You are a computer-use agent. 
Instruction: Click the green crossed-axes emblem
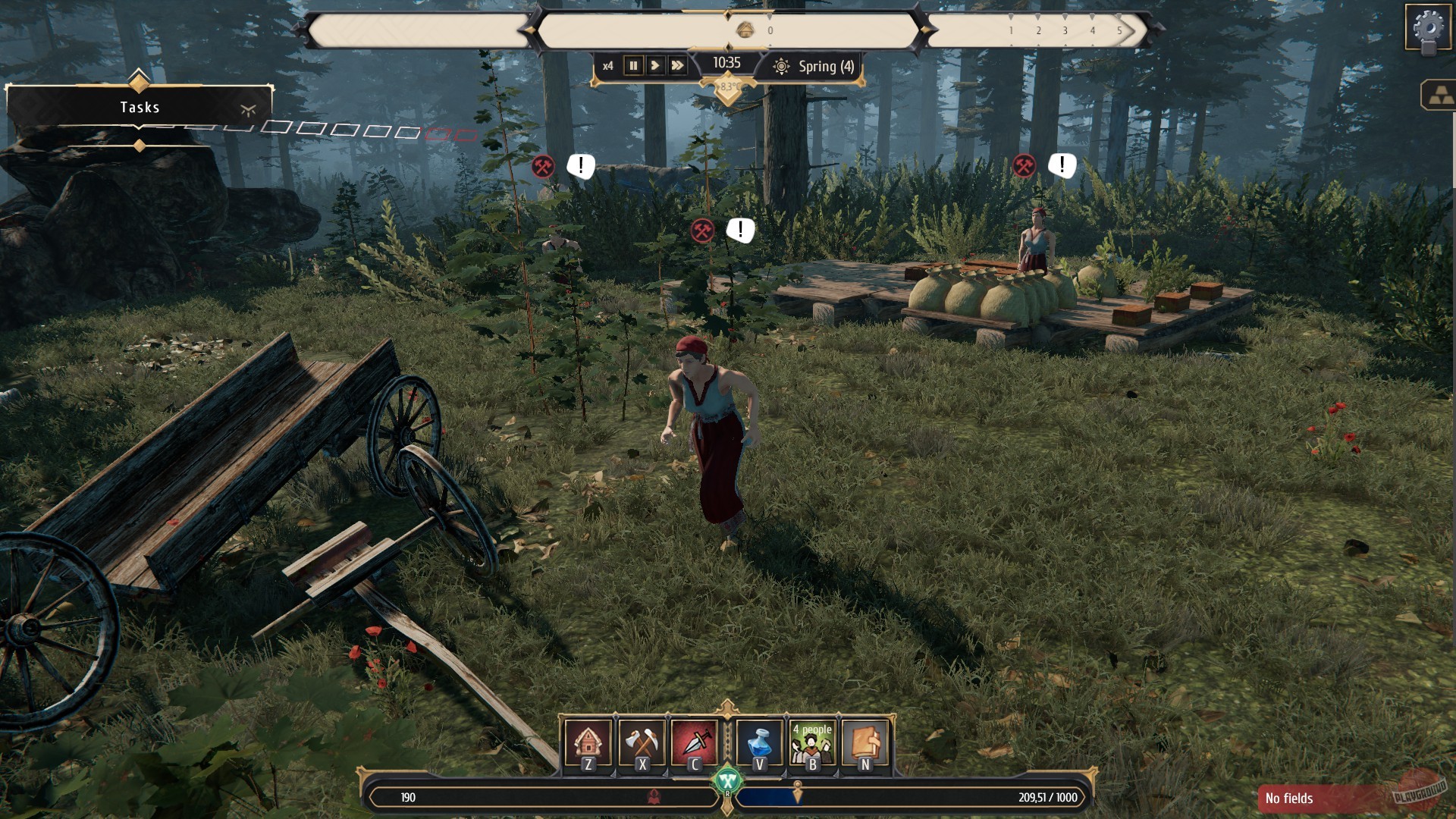727,780
